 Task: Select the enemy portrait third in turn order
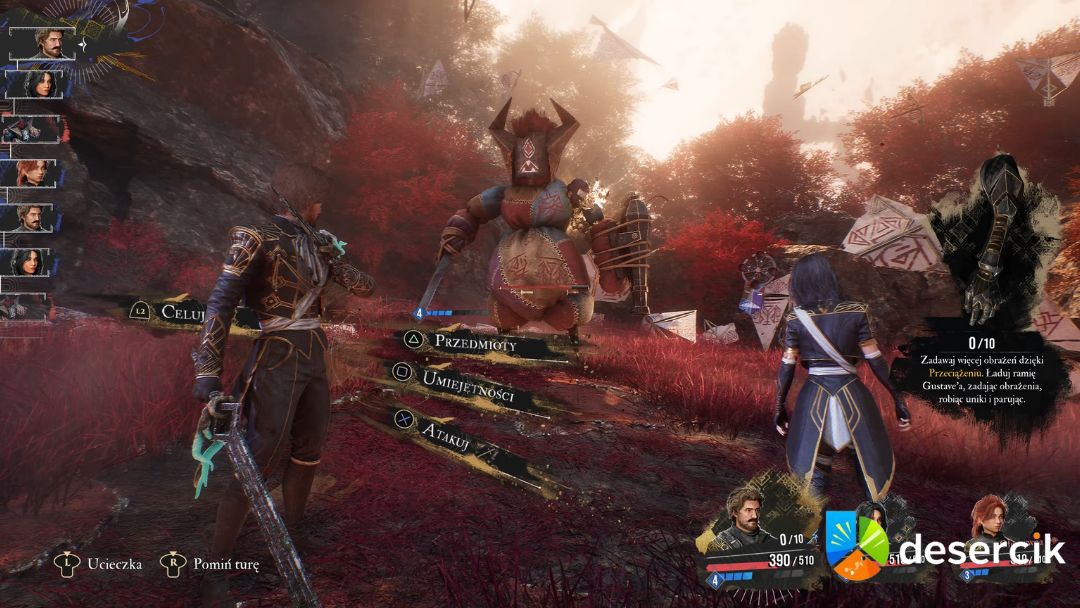28,129
